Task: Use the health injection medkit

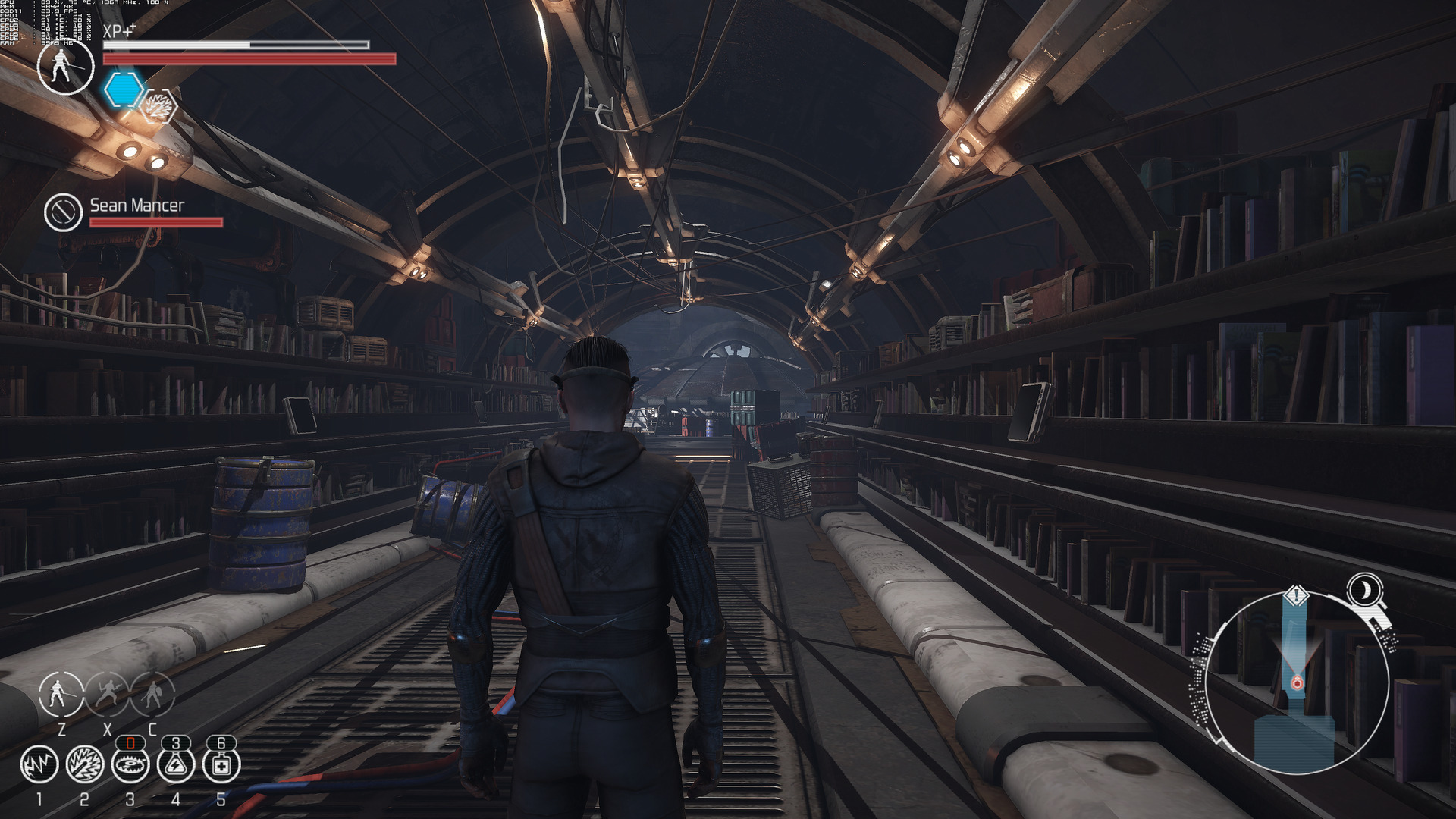Action: click(x=221, y=764)
